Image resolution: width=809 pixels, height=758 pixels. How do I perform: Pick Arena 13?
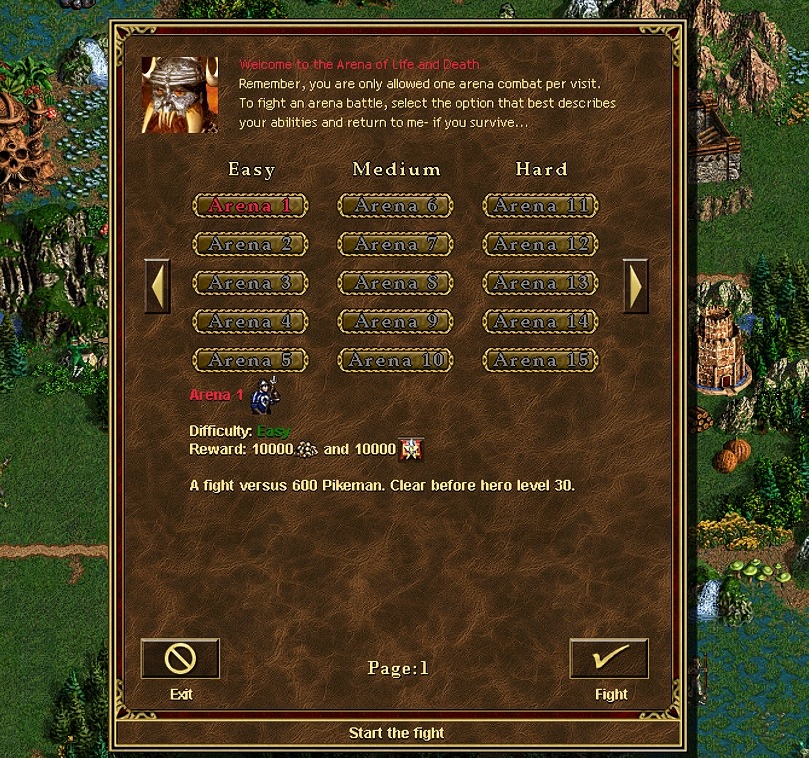[540, 283]
